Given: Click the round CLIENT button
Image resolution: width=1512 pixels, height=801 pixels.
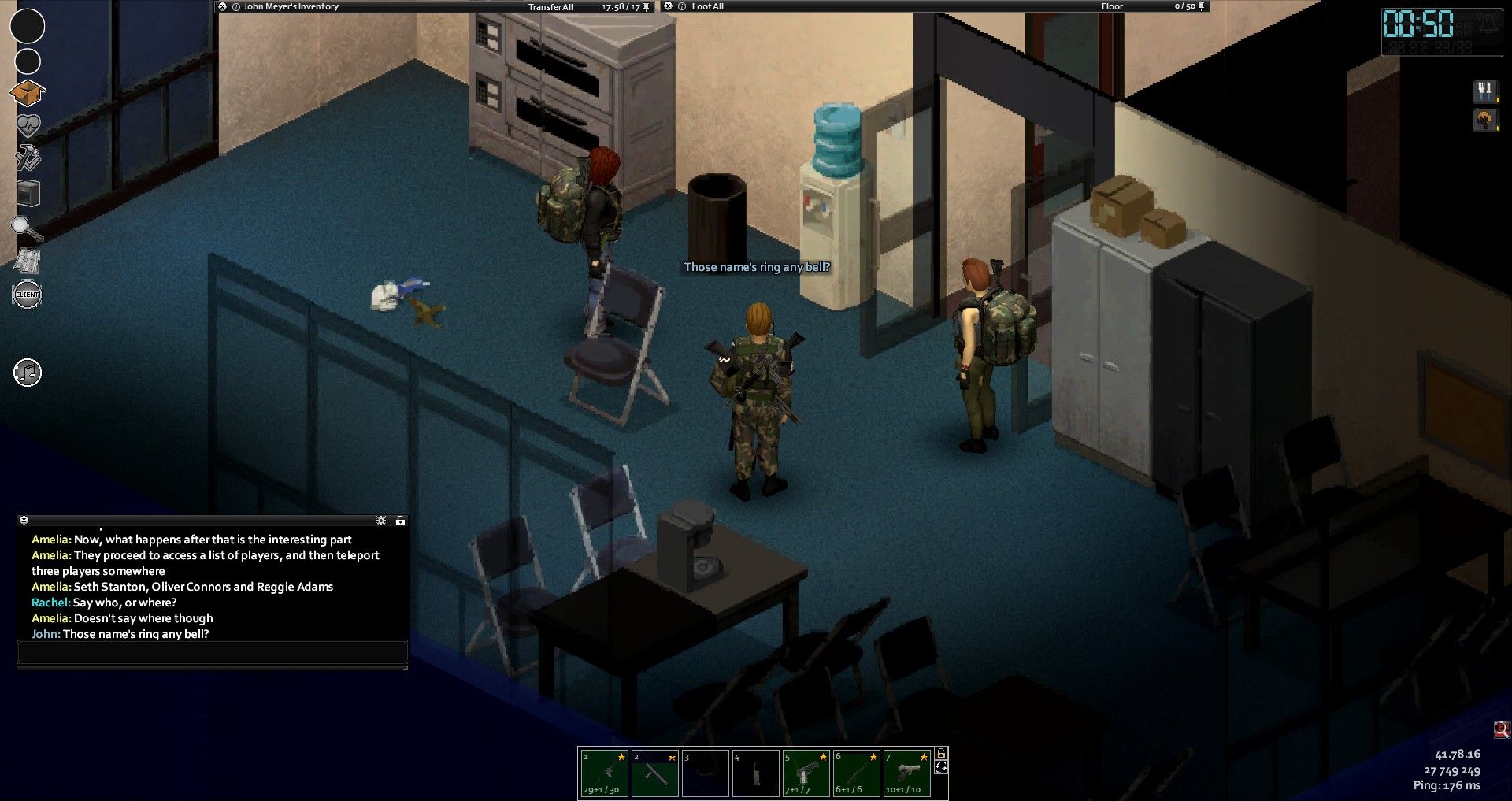Looking at the screenshot, I should point(28,295).
